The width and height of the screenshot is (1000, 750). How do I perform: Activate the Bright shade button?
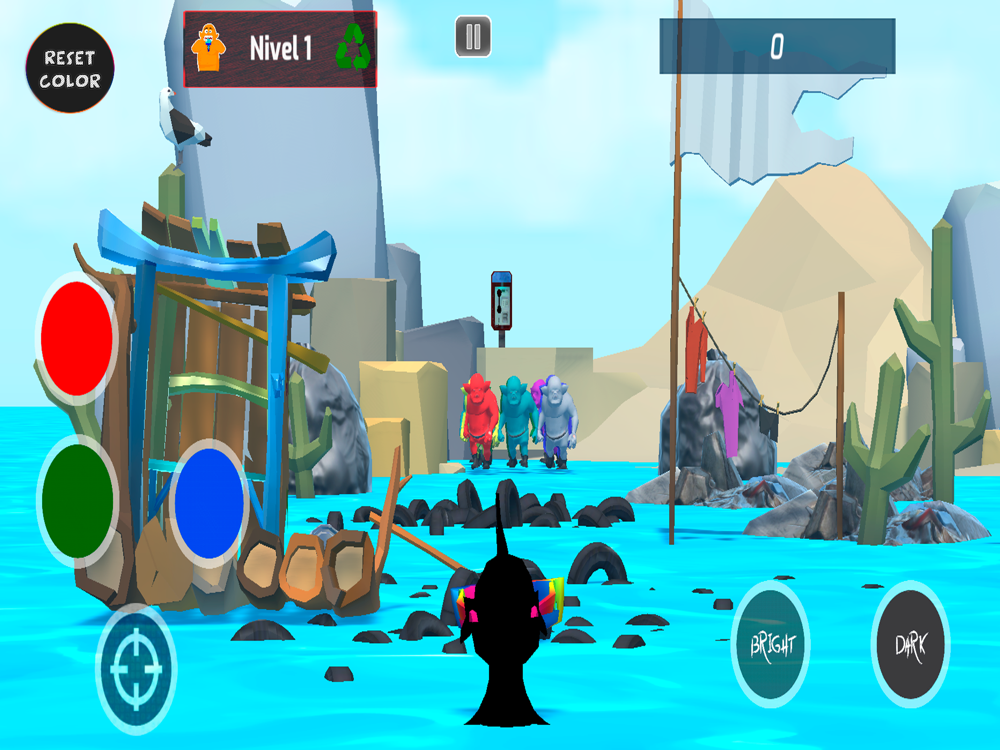pos(770,644)
